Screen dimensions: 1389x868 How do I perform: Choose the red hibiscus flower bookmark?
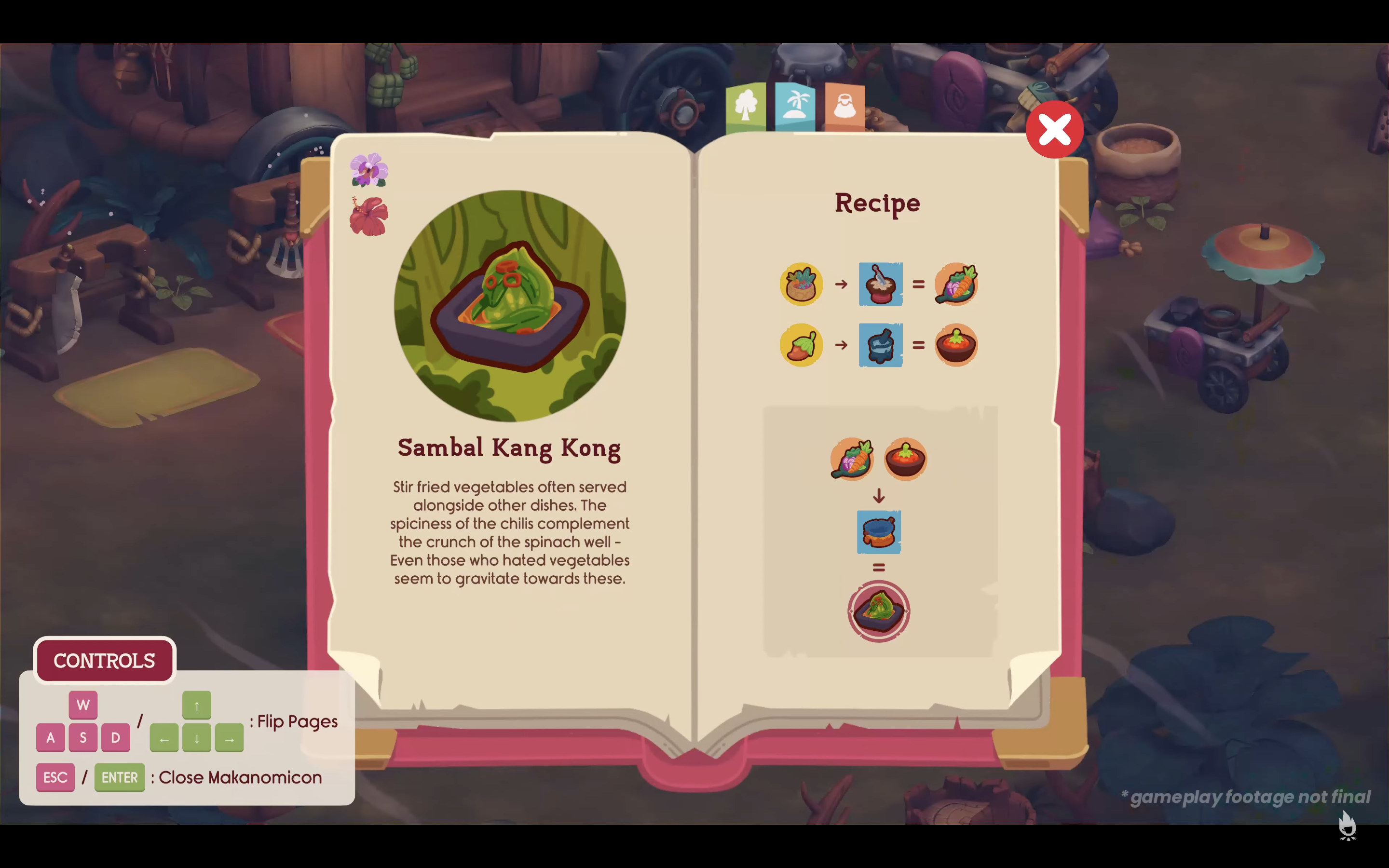(x=368, y=217)
